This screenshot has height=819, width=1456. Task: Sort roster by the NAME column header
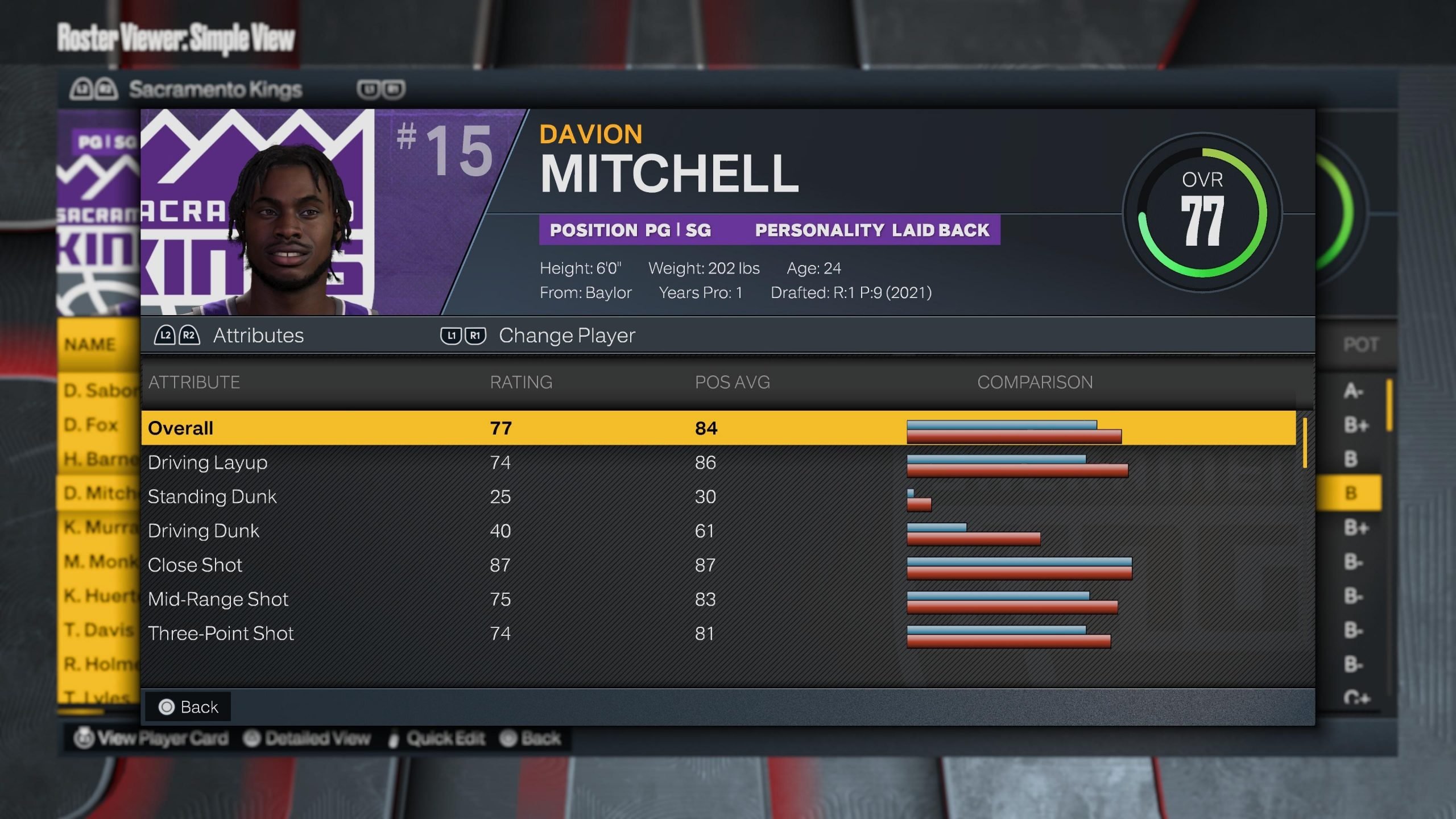coord(90,345)
